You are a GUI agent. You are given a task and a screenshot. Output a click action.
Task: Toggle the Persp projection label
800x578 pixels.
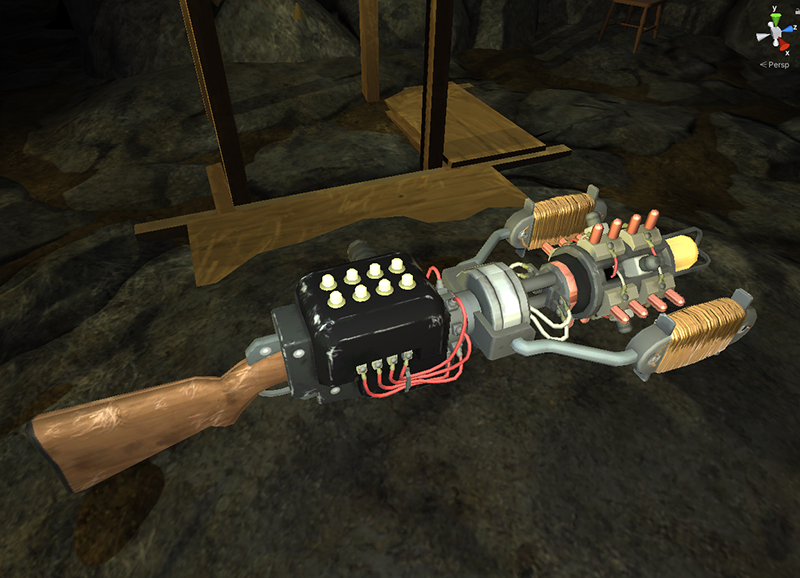click(777, 64)
